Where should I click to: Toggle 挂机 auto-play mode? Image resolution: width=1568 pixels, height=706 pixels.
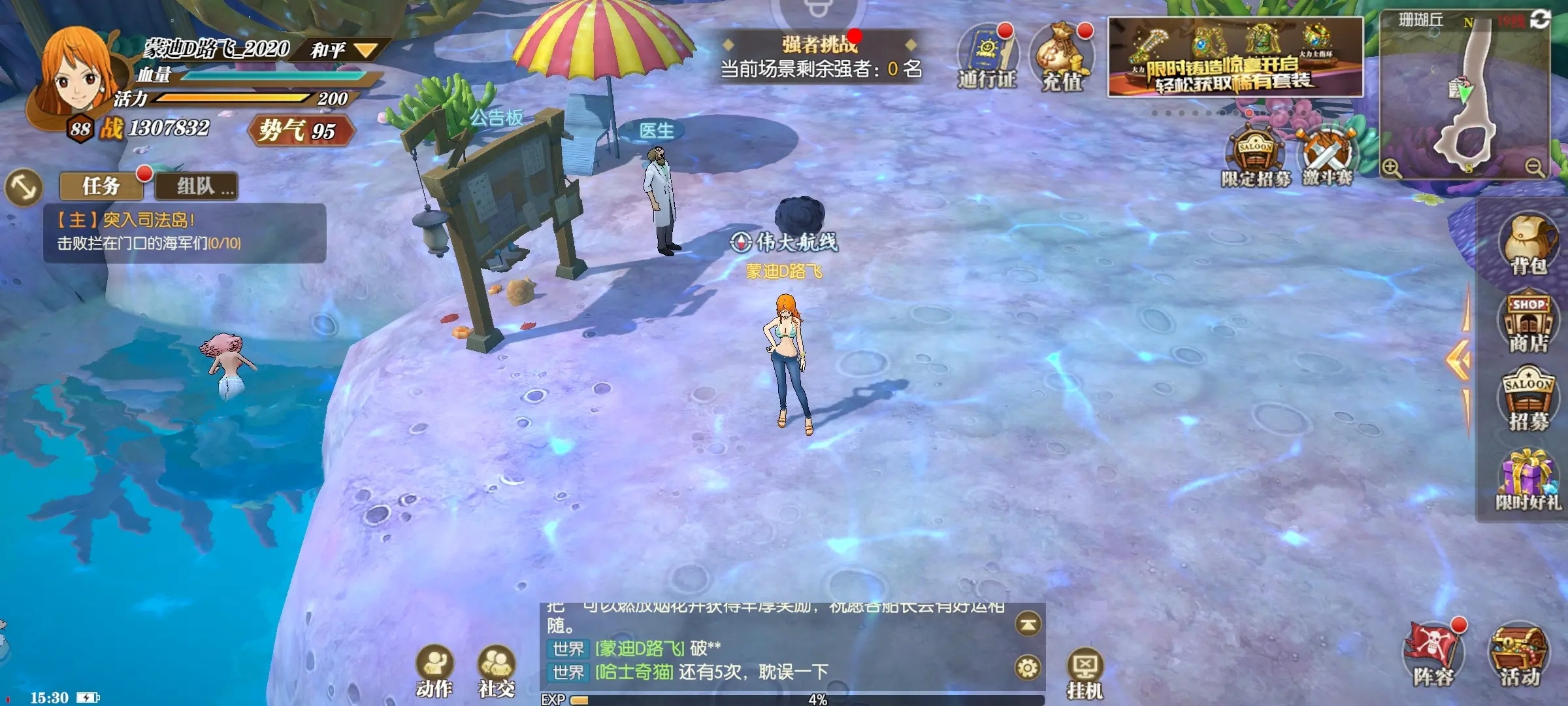tap(1085, 673)
